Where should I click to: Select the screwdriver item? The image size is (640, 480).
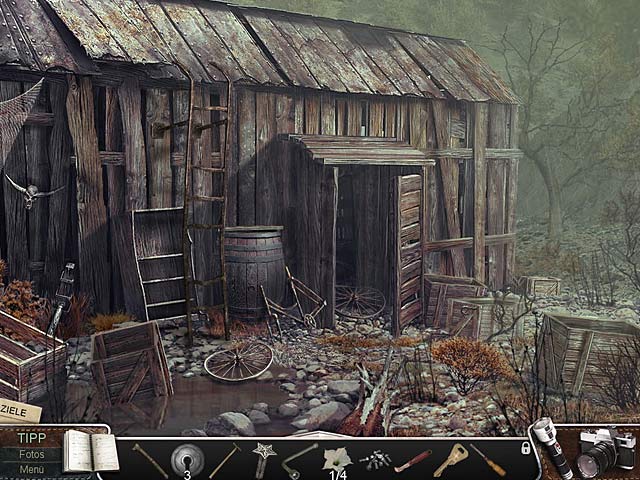pyautogui.click(x=488, y=459)
